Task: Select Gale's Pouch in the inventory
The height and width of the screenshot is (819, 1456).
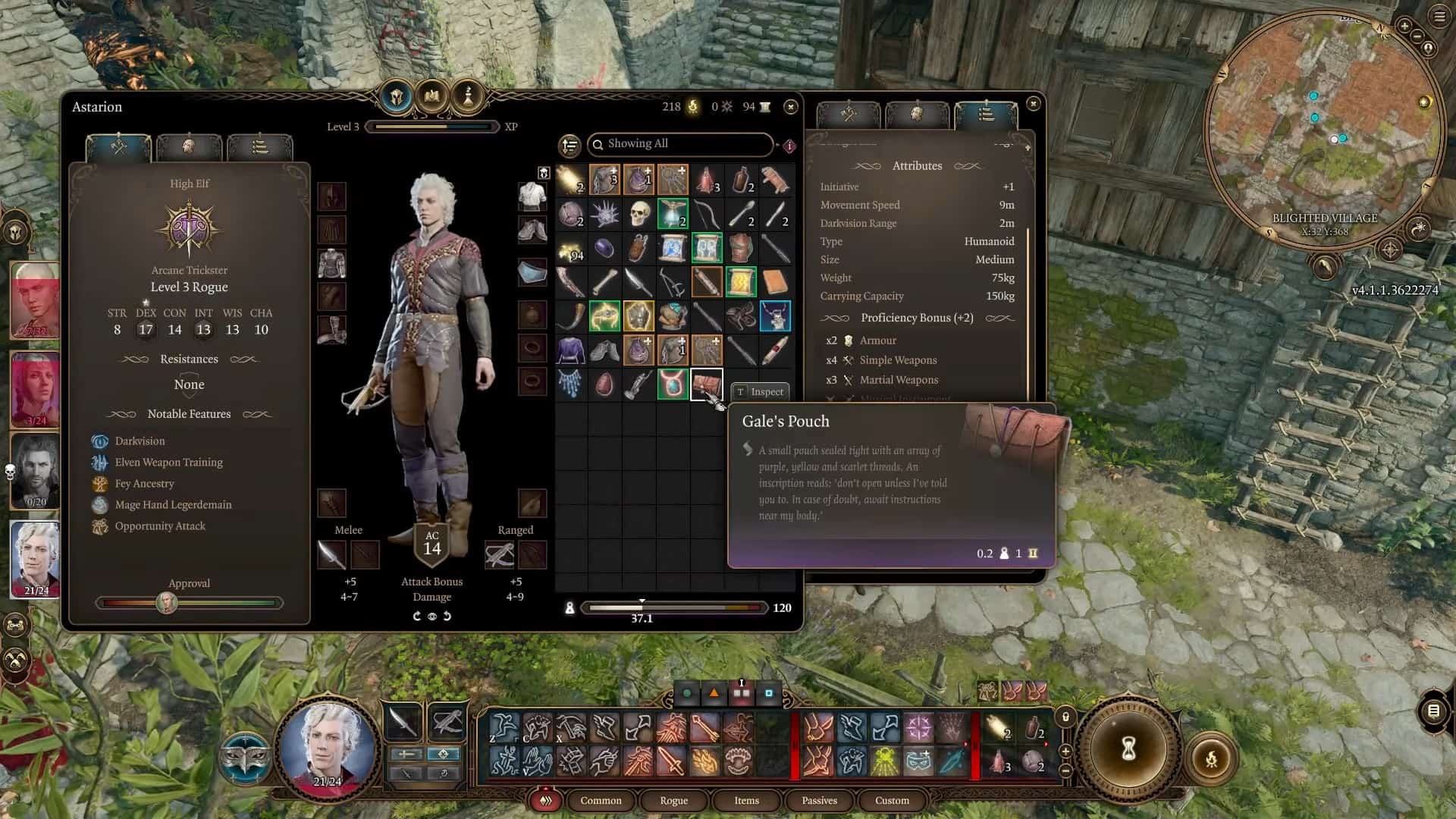Action: 706,384
